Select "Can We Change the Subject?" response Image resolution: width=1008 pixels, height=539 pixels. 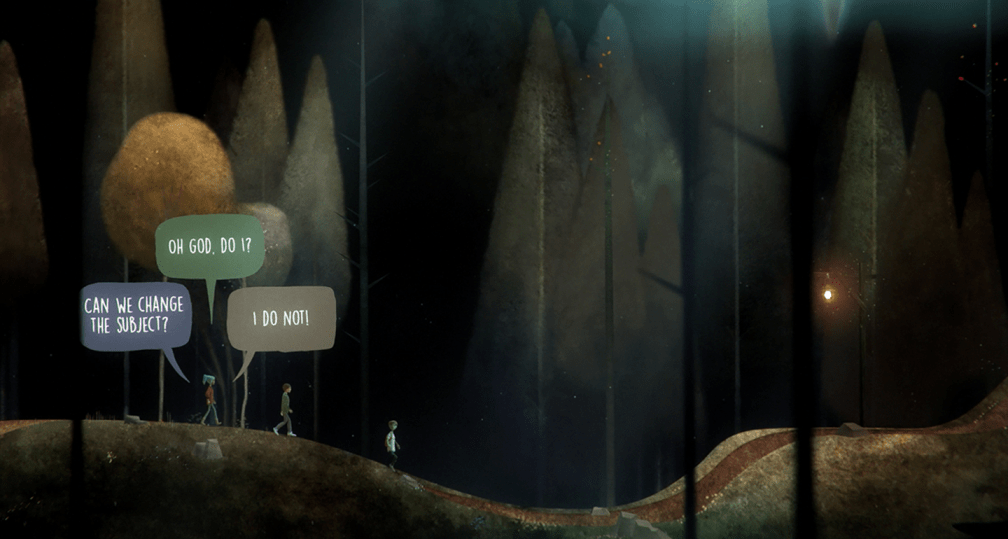[x=135, y=316]
